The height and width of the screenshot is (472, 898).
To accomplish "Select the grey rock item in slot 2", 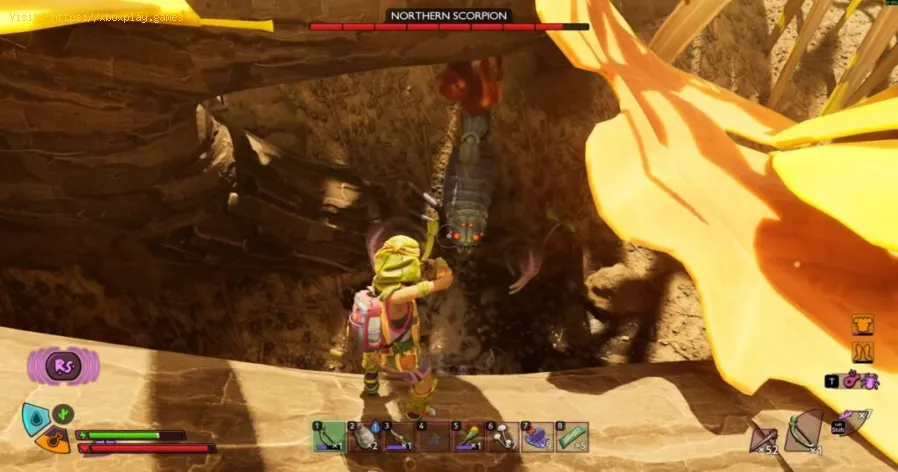I will pos(364,436).
